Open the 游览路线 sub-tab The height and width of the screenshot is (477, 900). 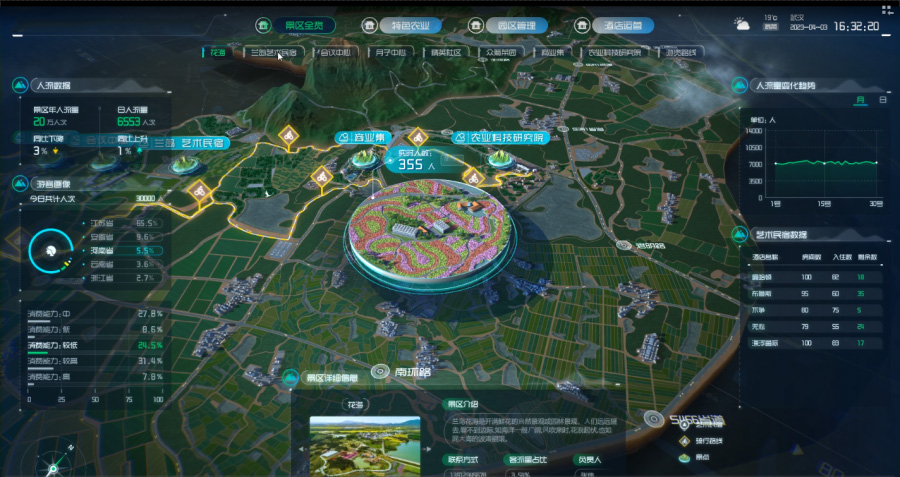[679, 51]
